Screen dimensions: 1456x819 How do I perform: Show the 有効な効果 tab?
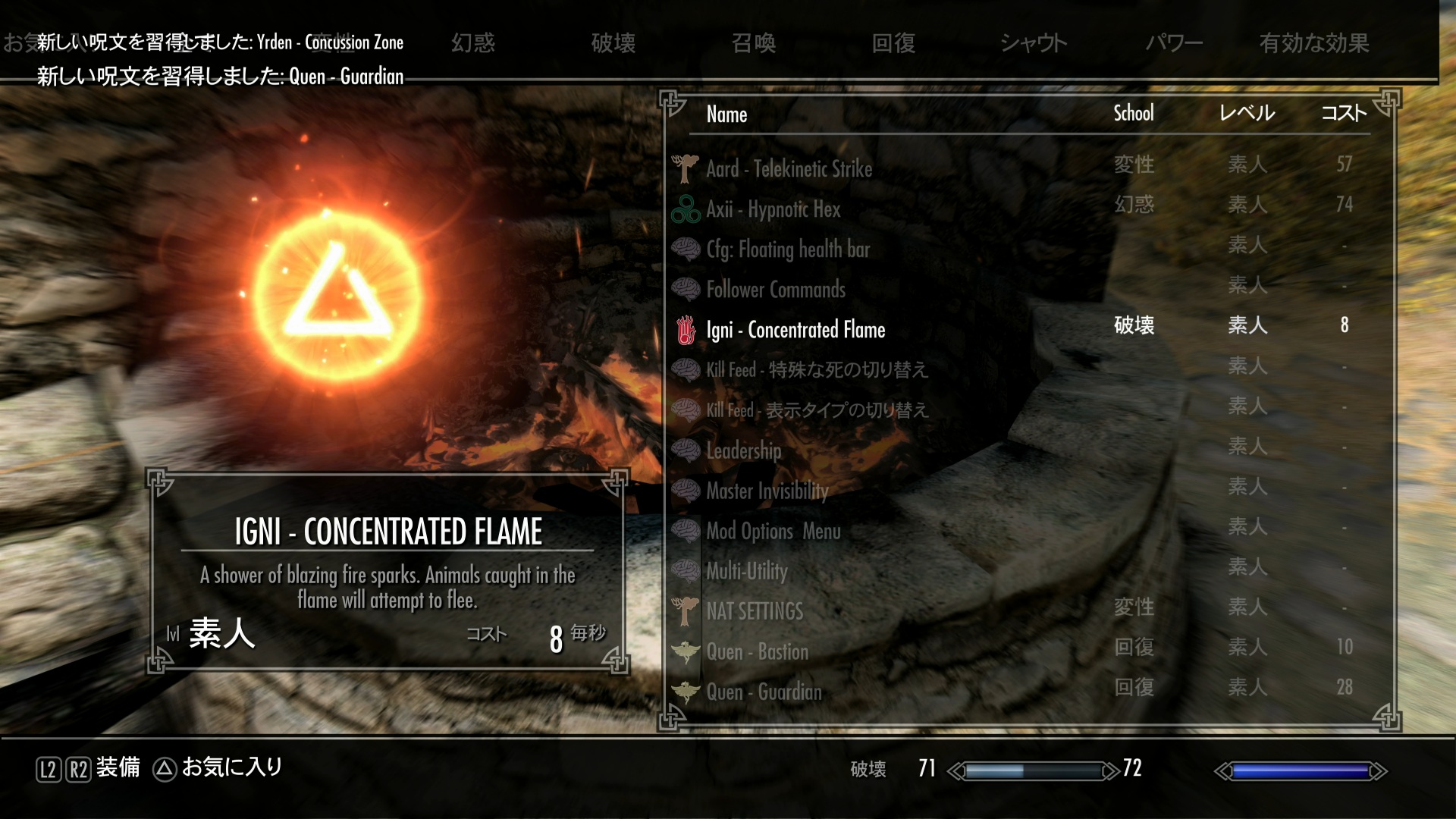tap(1314, 42)
